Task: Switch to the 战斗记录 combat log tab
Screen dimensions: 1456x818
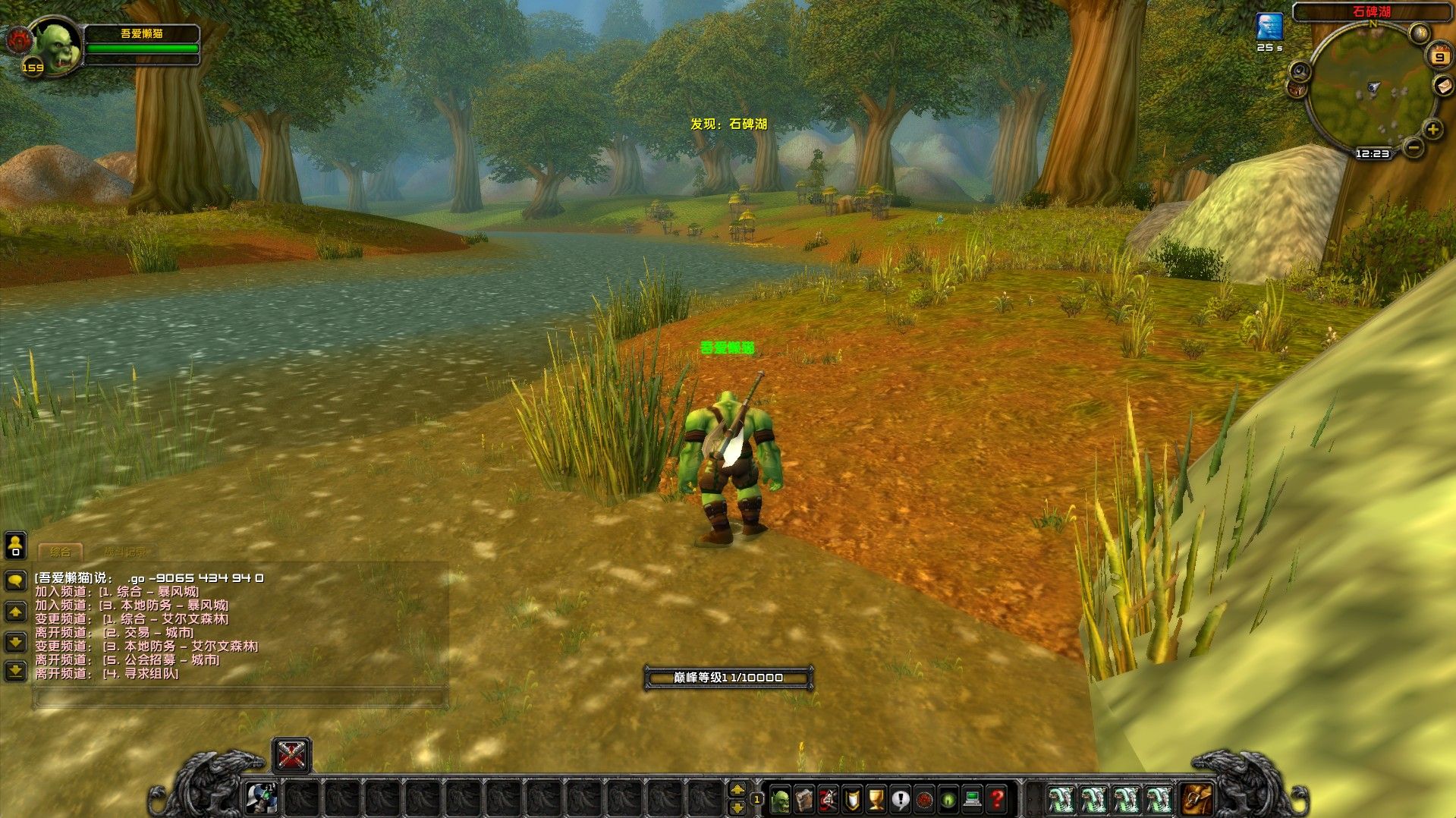Action: tap(125, 552)
